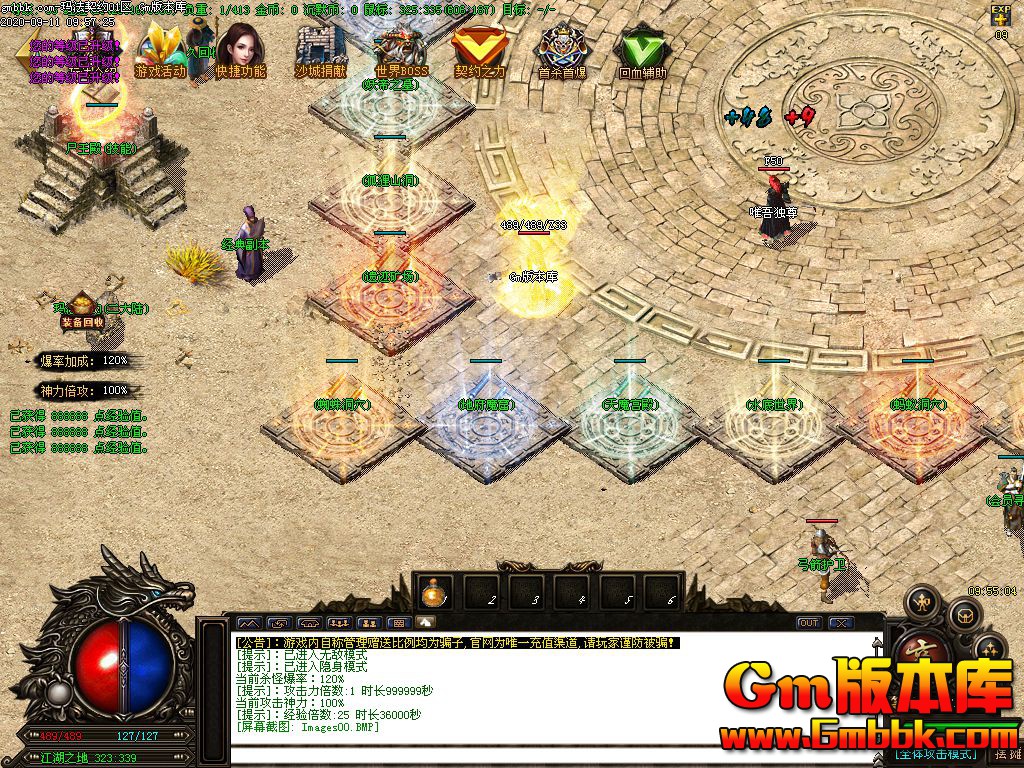This screenshot has height=768, width=1024.
Task: Close the chat panel with the X button
Action: 841,623
